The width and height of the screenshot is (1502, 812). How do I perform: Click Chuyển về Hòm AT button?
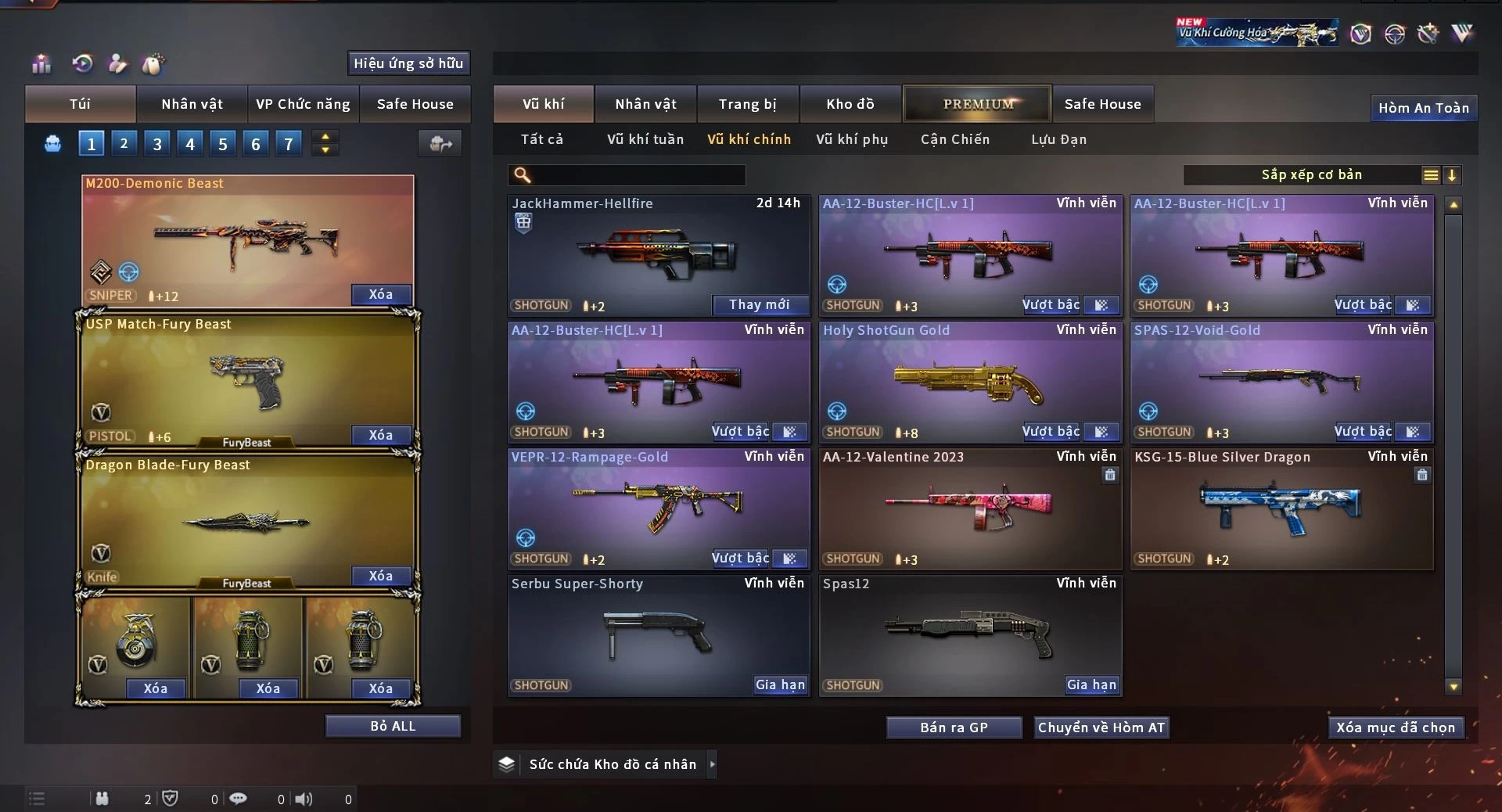(x=1101, y=728)
